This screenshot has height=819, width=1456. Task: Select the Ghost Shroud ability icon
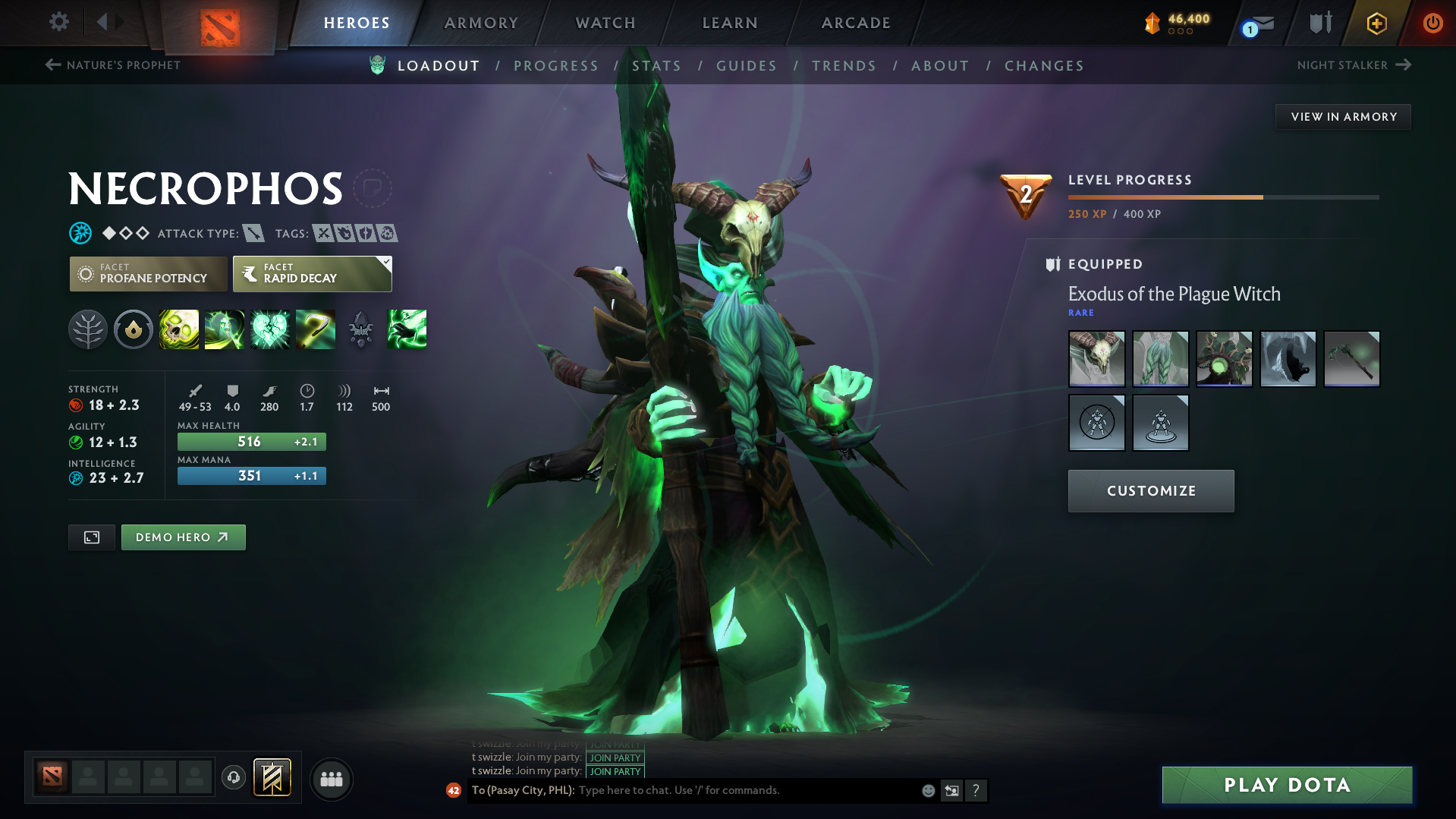coord(225,329)
